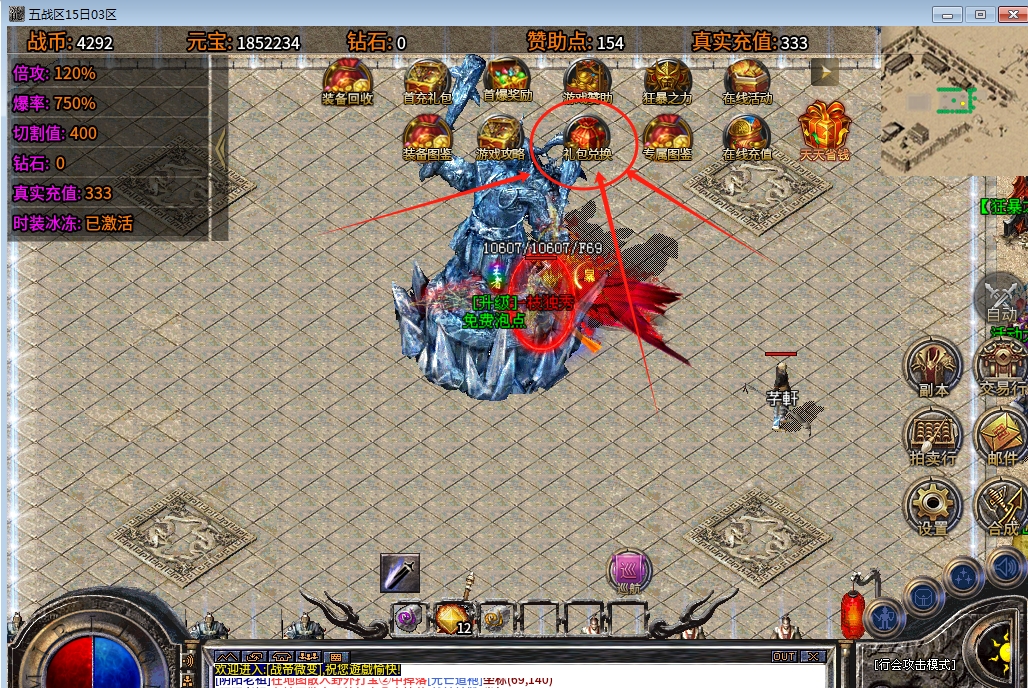The image size is (1028, 688).
Task: Activate the 狂暴之力 icon
Action: coord(667,80)
